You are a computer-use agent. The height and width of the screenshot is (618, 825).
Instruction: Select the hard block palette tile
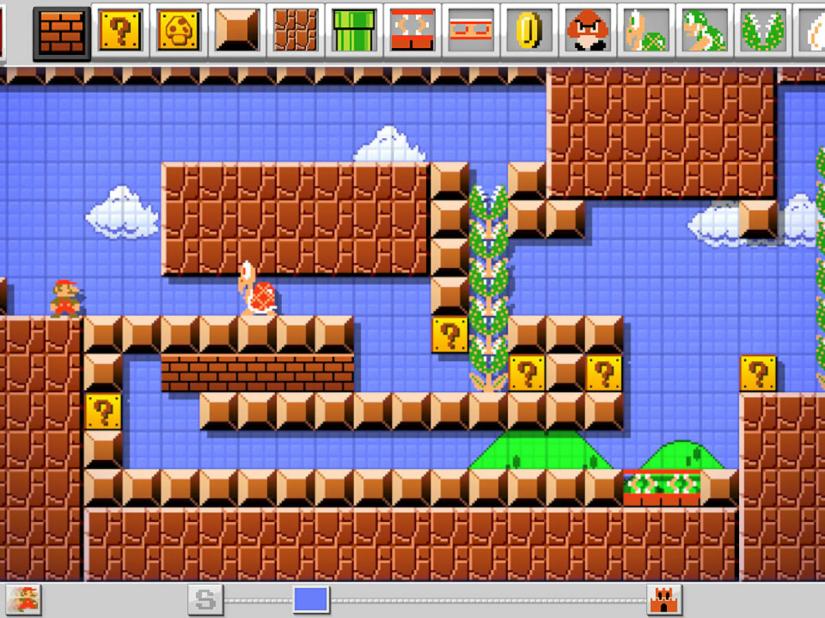(x=238, y=31)
